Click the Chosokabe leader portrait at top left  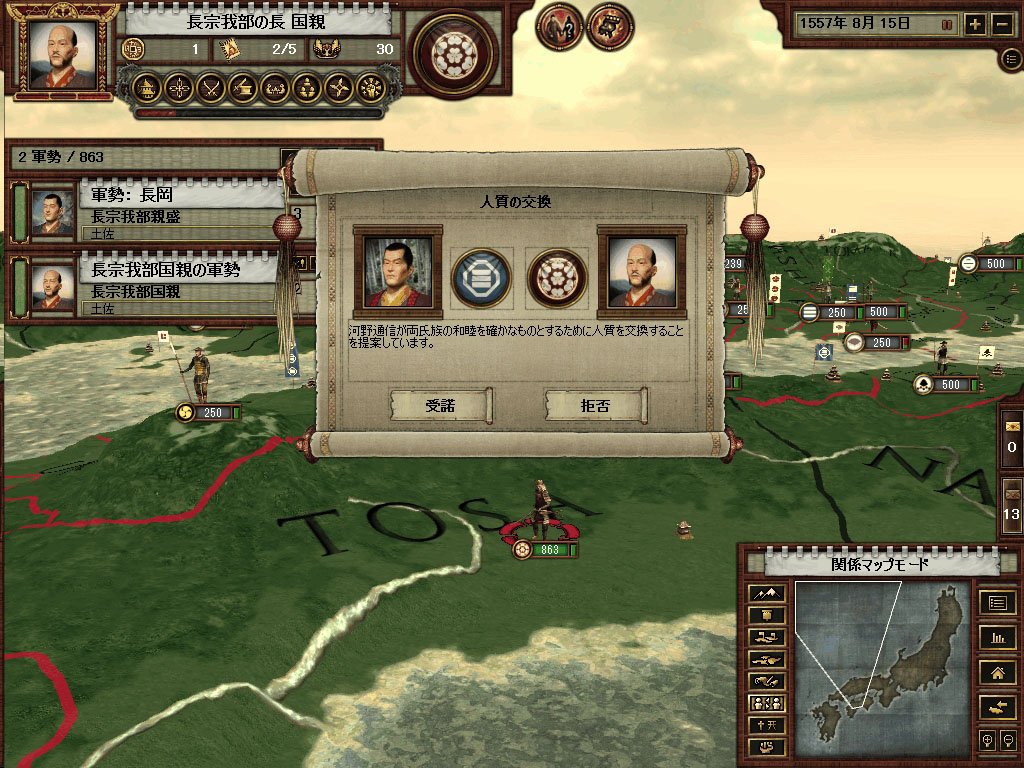[x=63, y=53]
